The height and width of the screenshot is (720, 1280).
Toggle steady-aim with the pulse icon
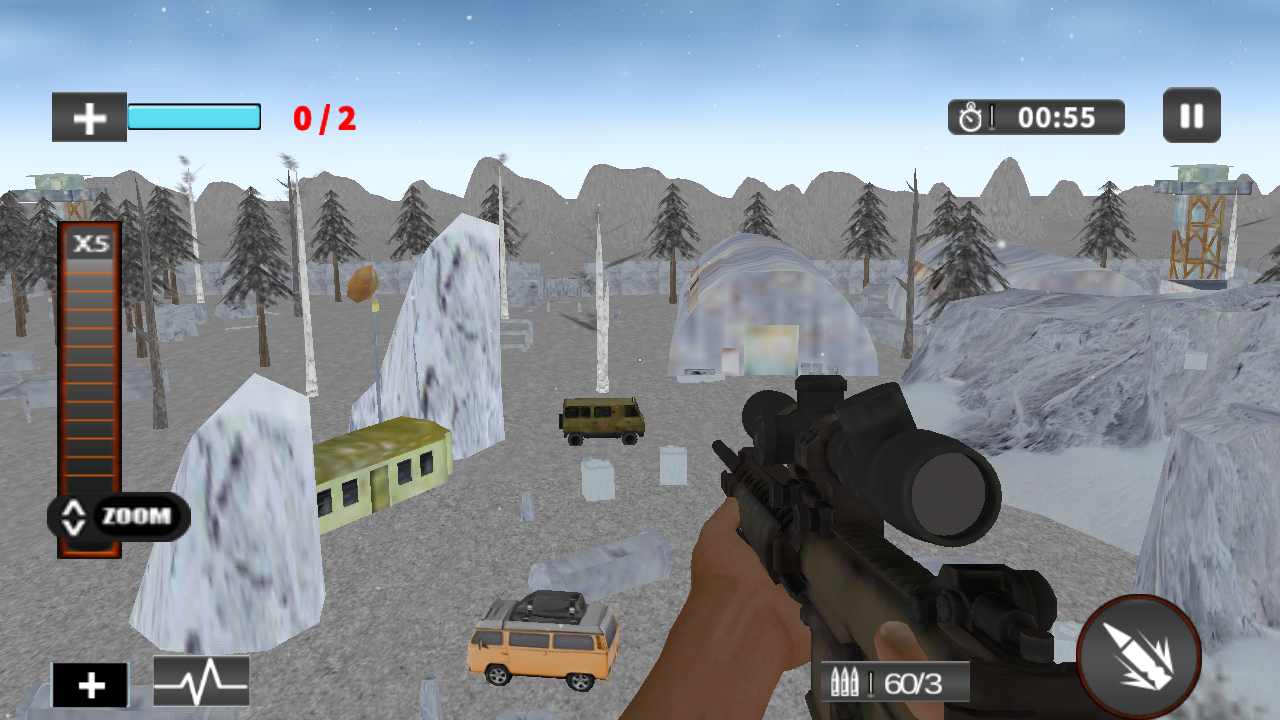201,683
